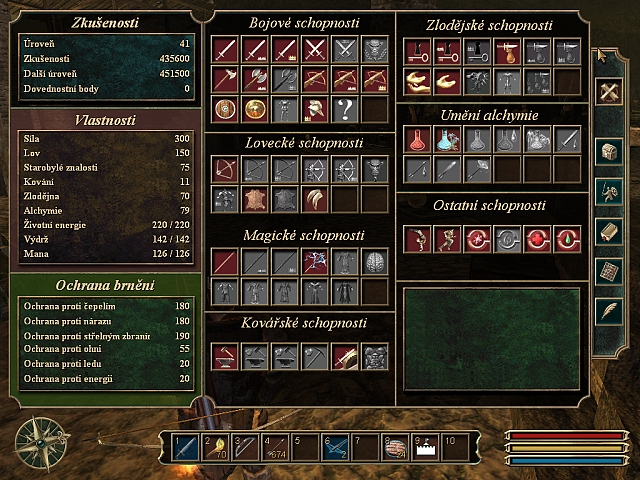Choose the helmet combat skill icon
Screen dimensions: 640x480
(315, 109)
